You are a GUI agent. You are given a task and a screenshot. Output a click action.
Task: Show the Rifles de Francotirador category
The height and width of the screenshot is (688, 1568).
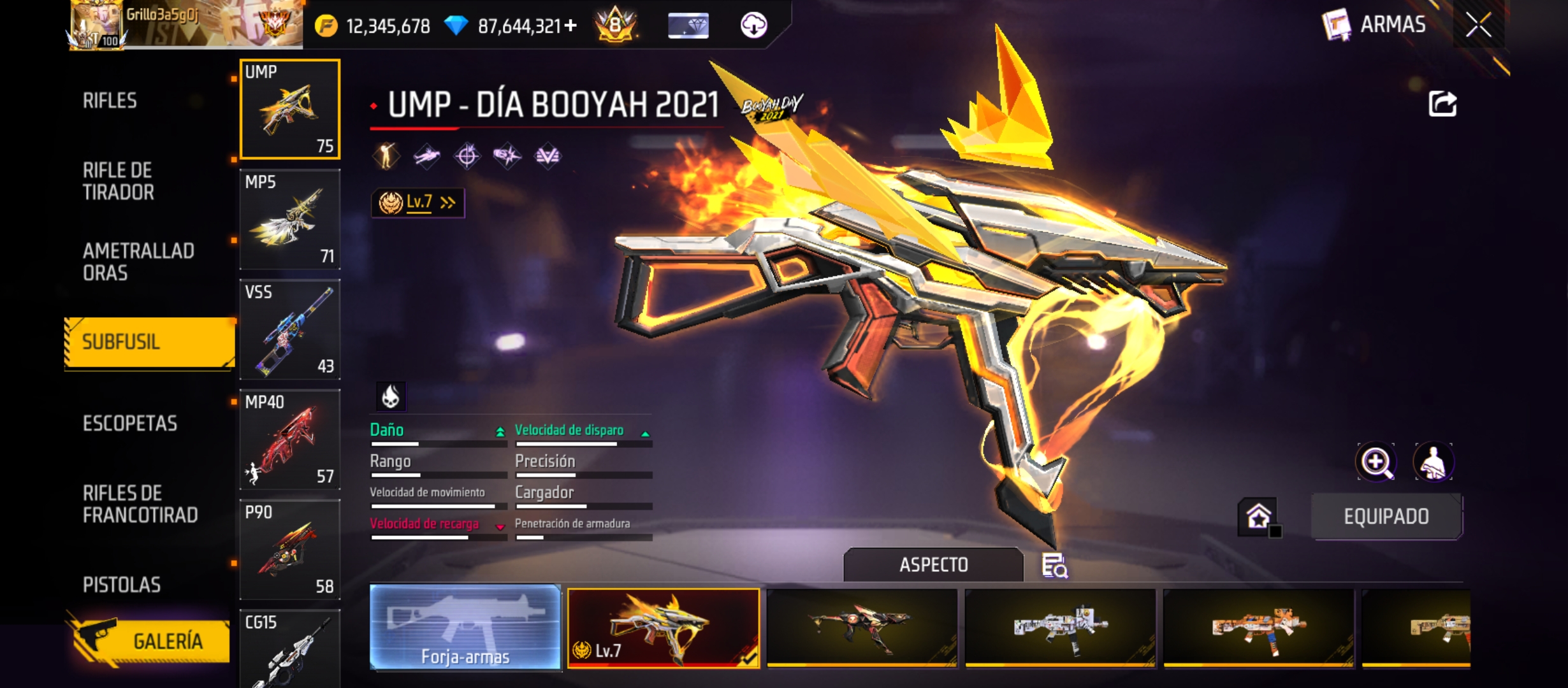tap(140, 504)
